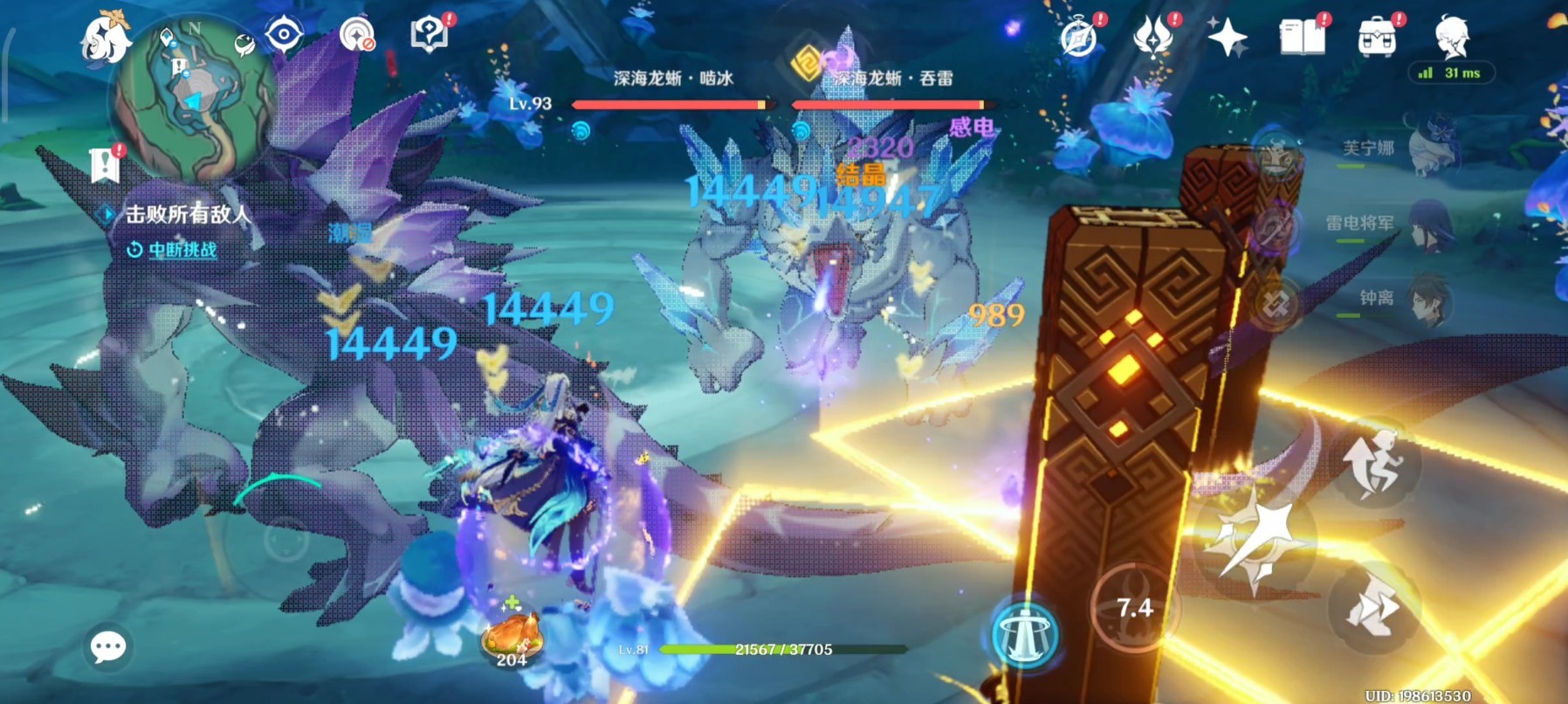Toggle elemental sight eye icon

click(x=284, y=36)
